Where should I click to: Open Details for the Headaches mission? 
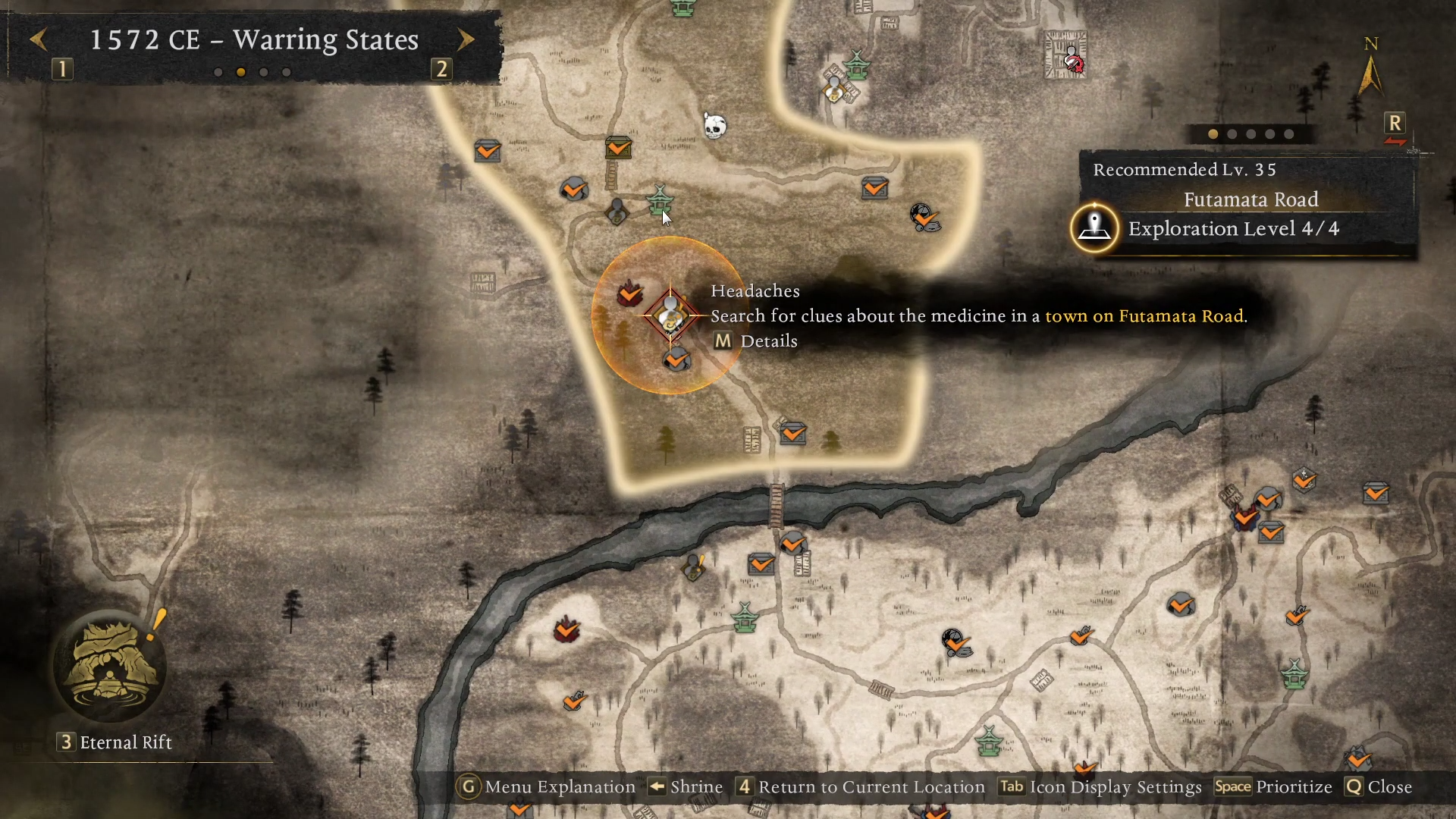[756, 341]
